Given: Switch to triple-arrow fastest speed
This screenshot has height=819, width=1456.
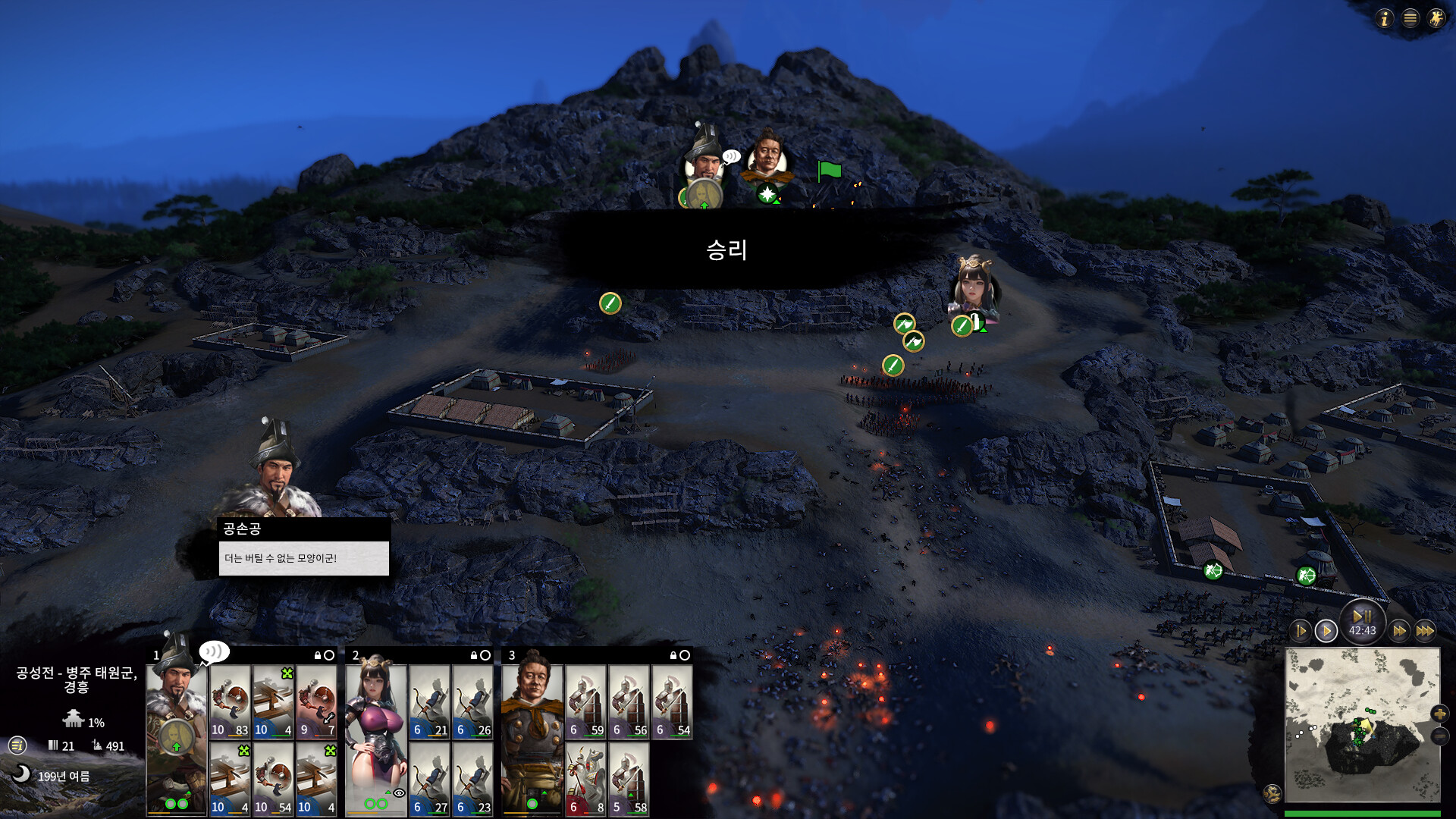Looking at the screenshot, I should [1425, 631].
